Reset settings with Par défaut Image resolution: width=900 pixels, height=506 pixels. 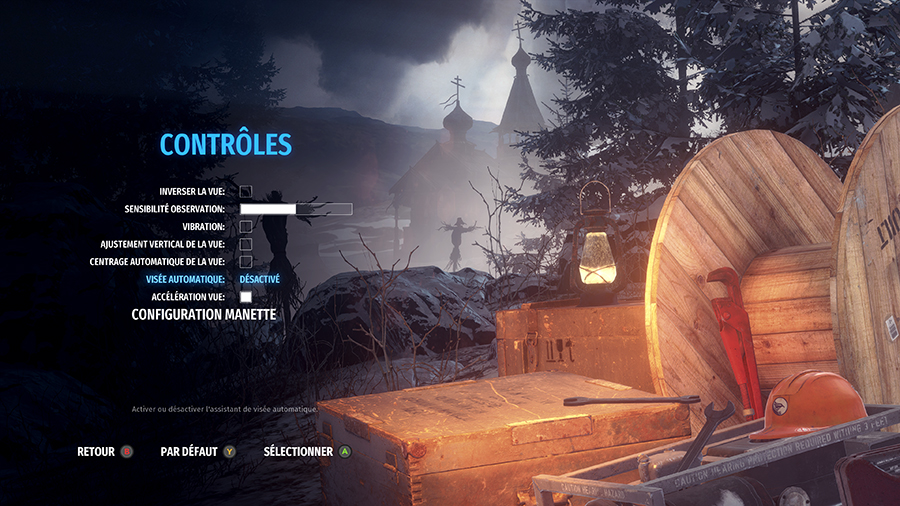point(197,452)
